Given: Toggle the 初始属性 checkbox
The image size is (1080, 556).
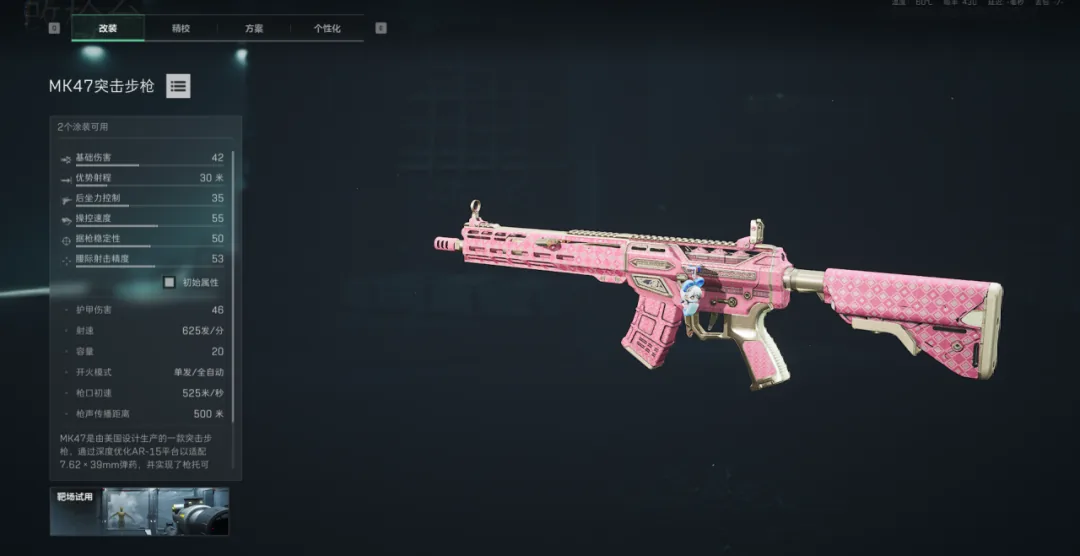Looking at the screenshot, I should point(169,282).
